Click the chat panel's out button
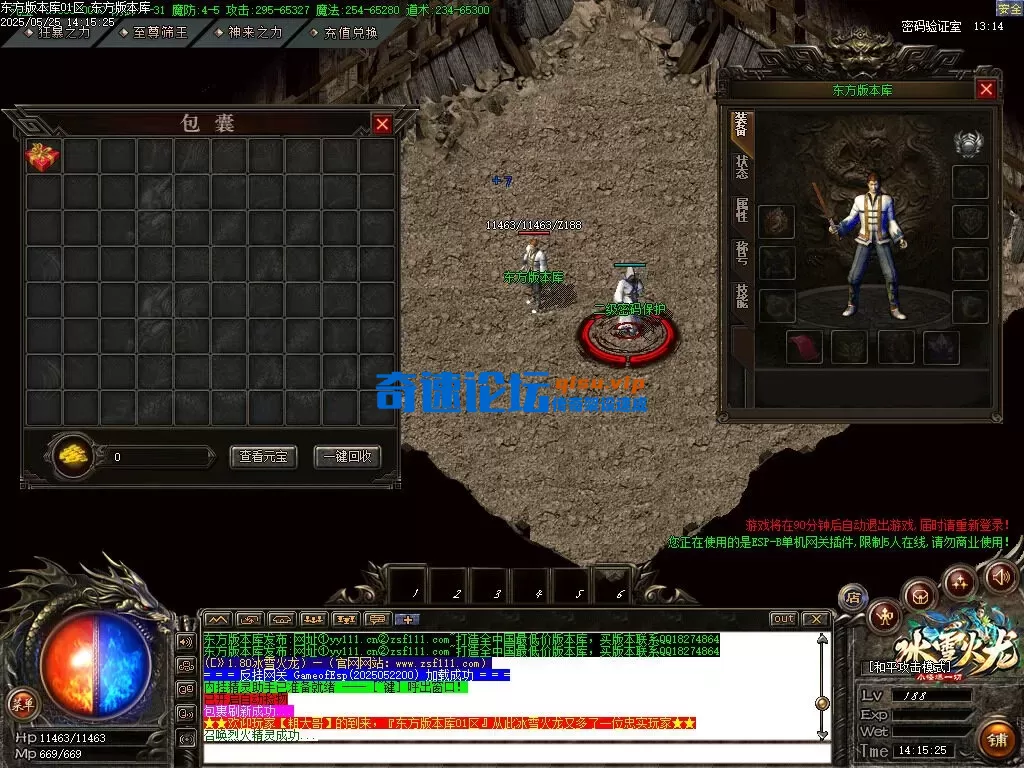The height and width of the screenshot is (768, 1024). coord(783,619)
